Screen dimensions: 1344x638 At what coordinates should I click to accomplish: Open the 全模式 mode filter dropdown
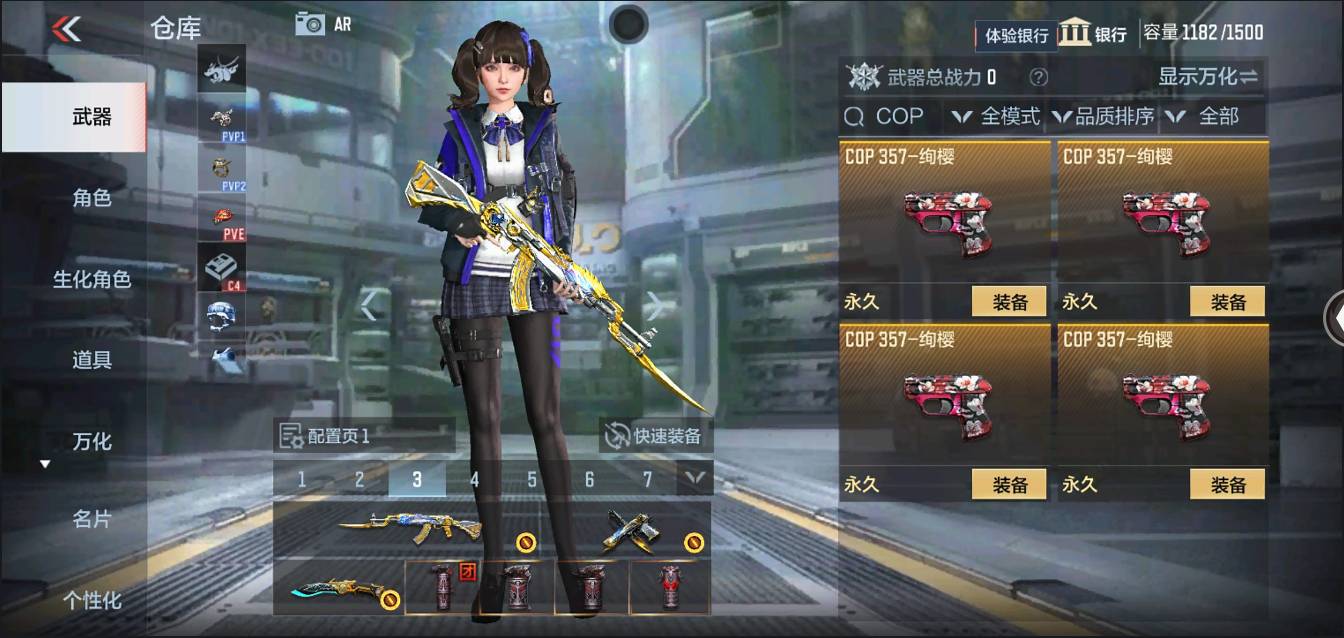(996, 117)
